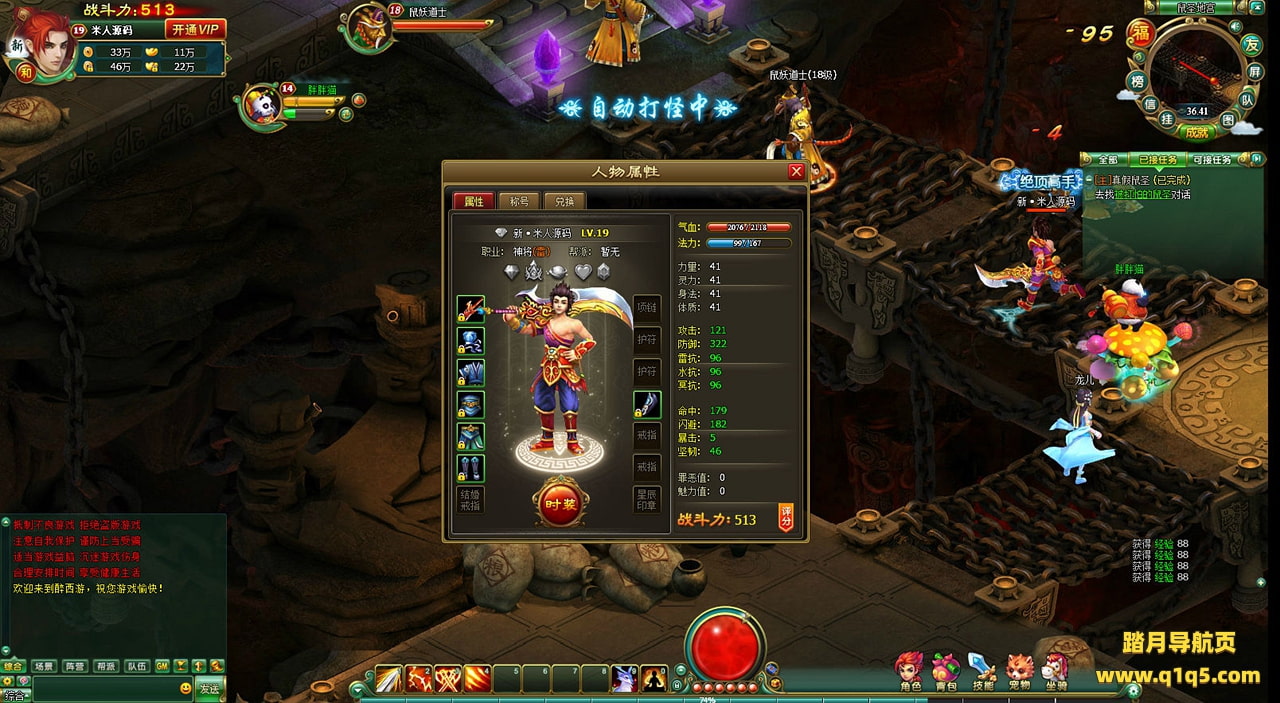Open the 榜 rankings button

[1136, 82]
